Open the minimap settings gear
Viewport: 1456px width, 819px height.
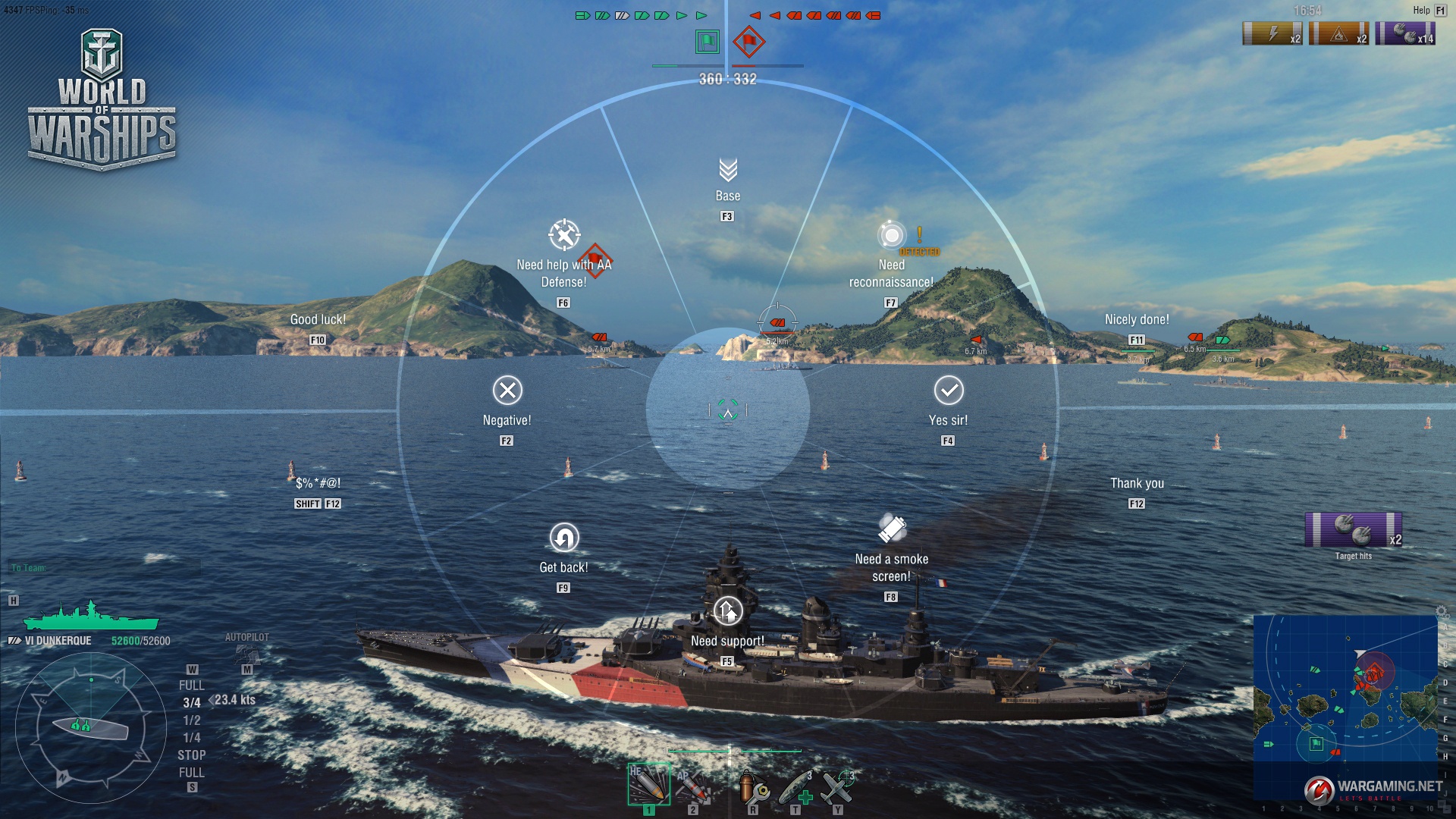pyautogui.click(x=1441, y=611)
